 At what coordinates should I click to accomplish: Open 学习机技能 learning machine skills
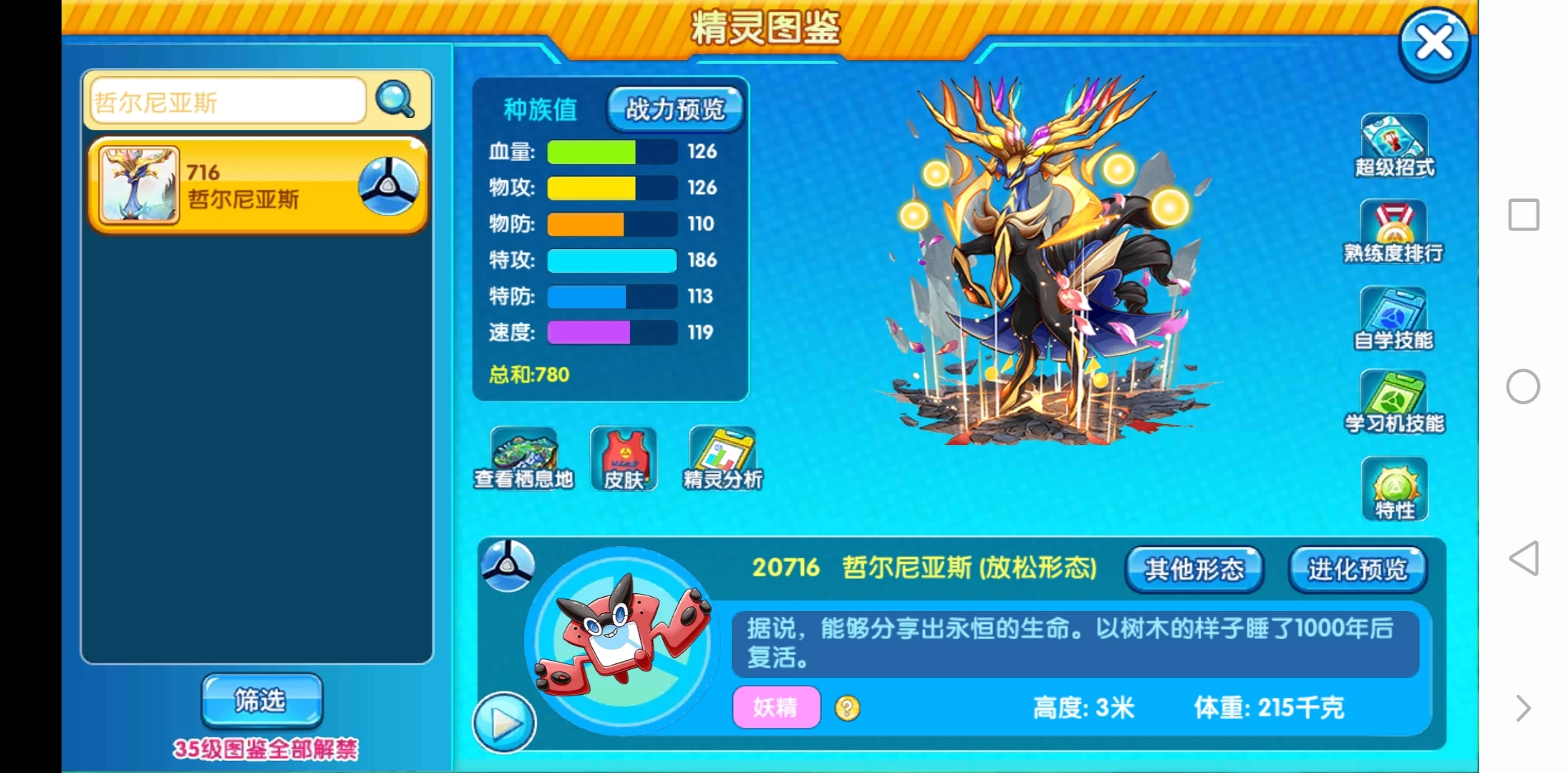tap(1392, 399)
